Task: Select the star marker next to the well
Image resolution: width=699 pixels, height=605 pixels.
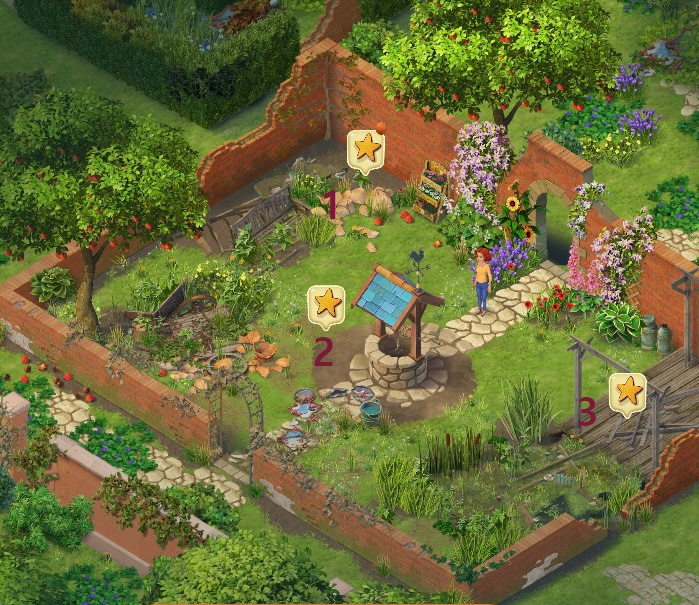Action: pyautogui.click(x=326, y=303)
